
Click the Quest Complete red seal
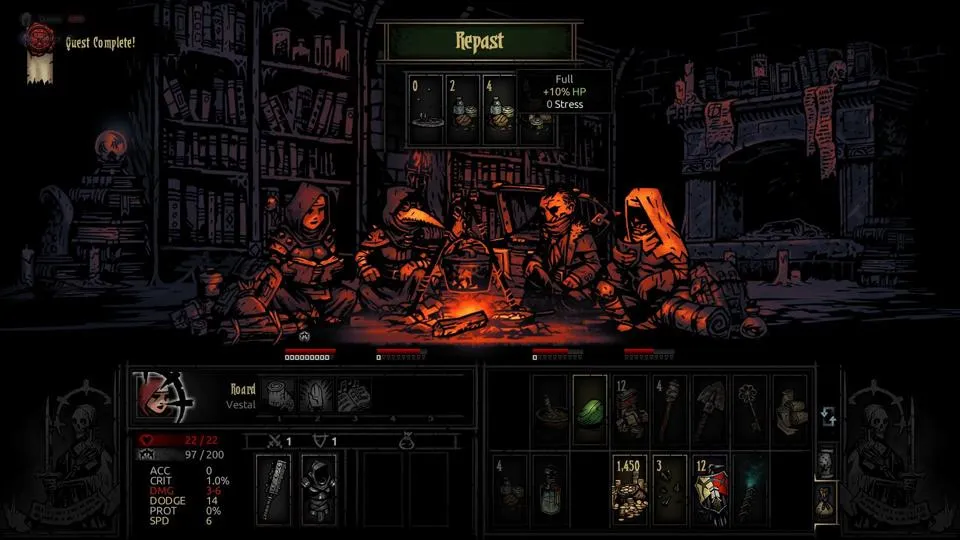(x=41, y=35)
